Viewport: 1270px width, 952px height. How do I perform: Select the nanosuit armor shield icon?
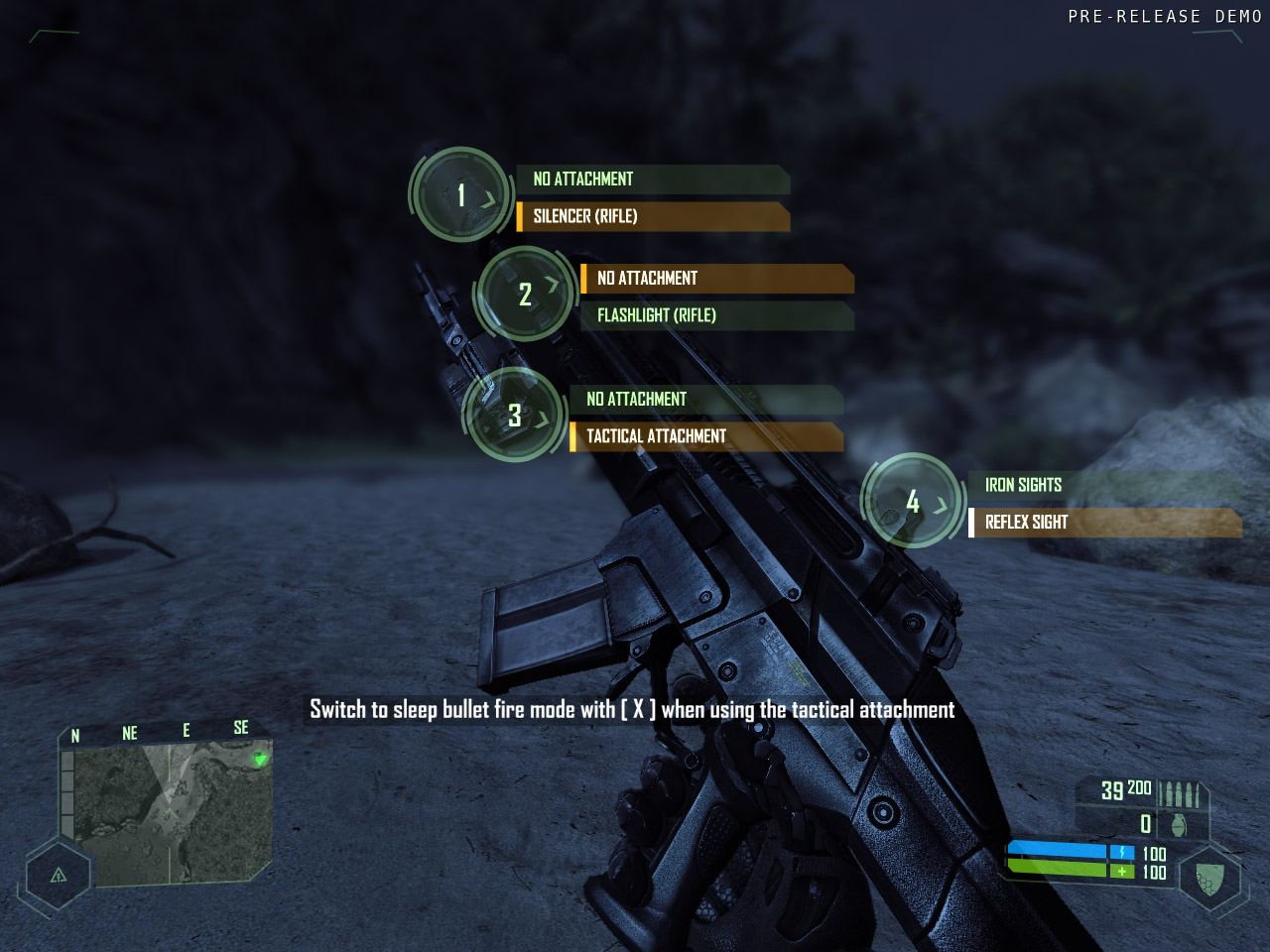(1208, 879)
